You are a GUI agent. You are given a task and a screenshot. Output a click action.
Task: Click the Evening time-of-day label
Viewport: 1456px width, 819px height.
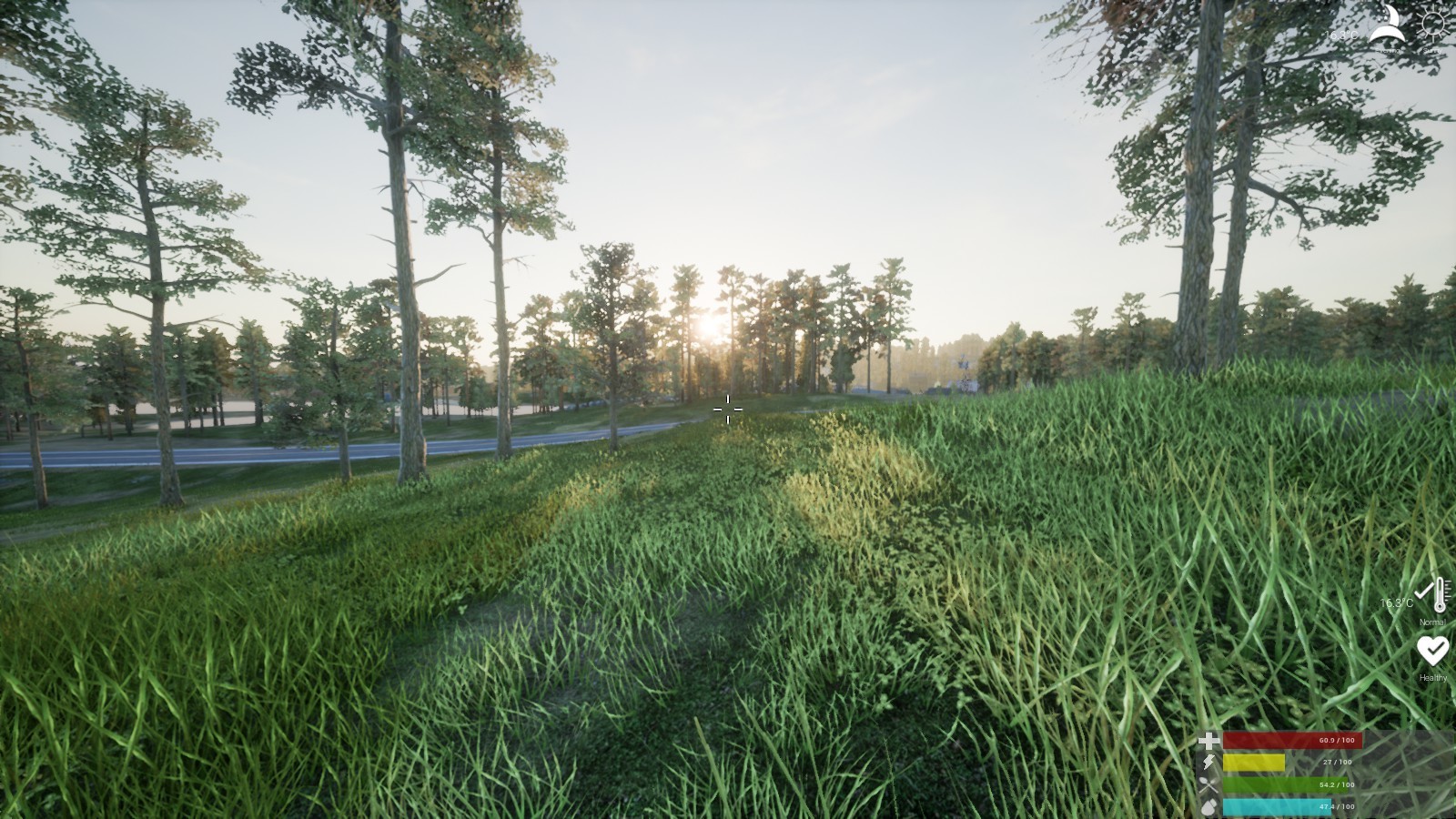[x=1388, y=50]
